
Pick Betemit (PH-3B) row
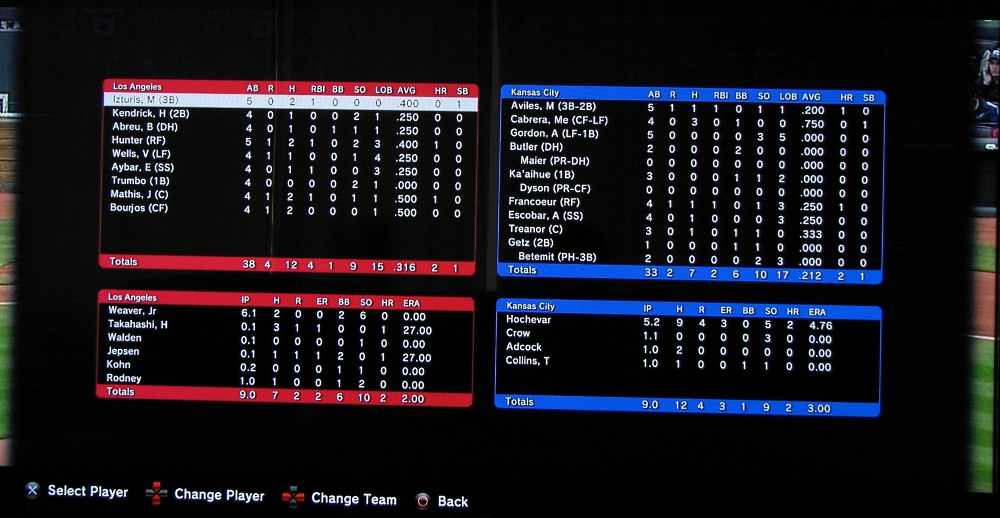(x=558, y=257)
